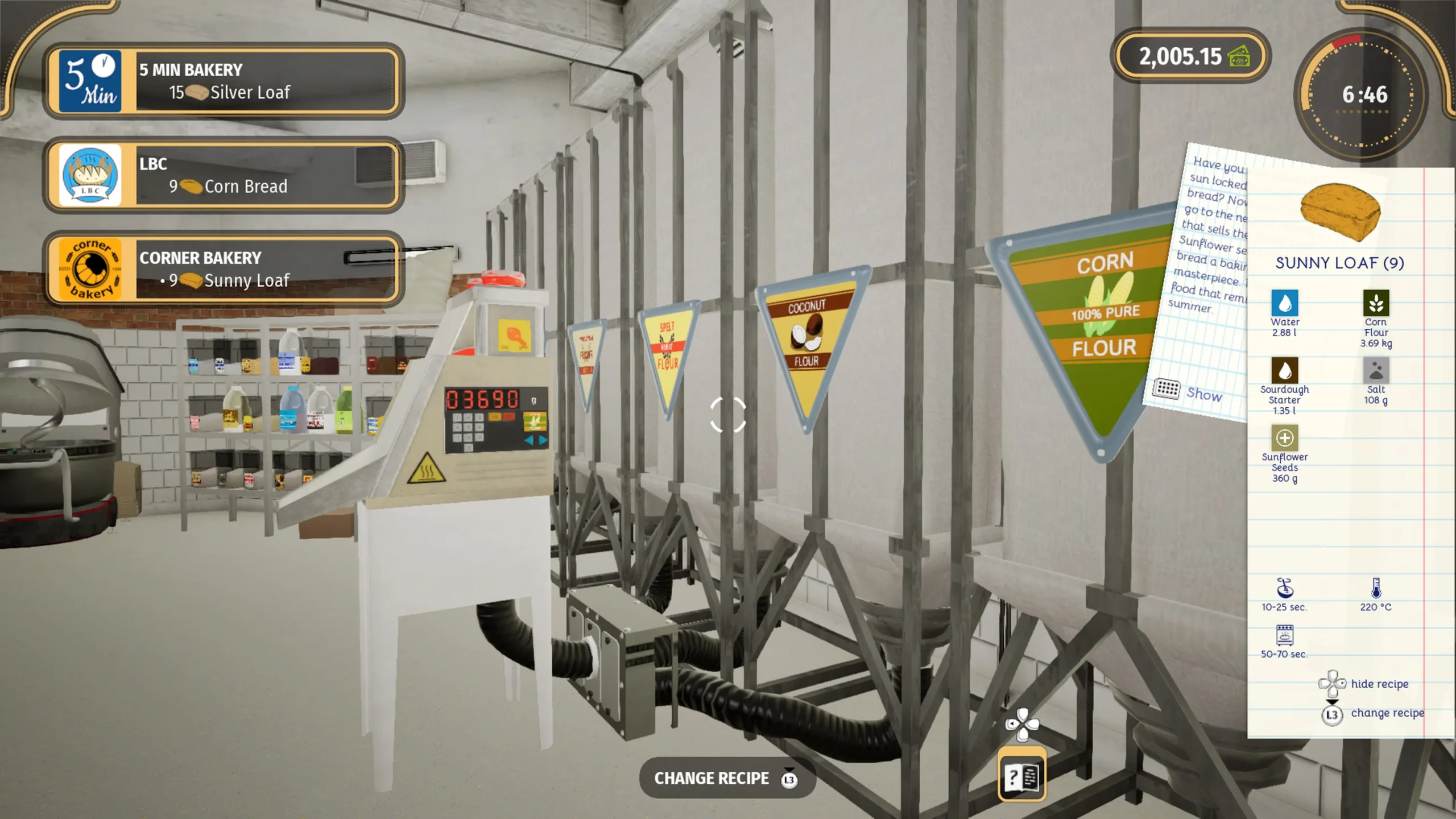Open the recipe book icon
Image resolution: width=1456 pixels, height=819 pixels.
[1021, 776]
